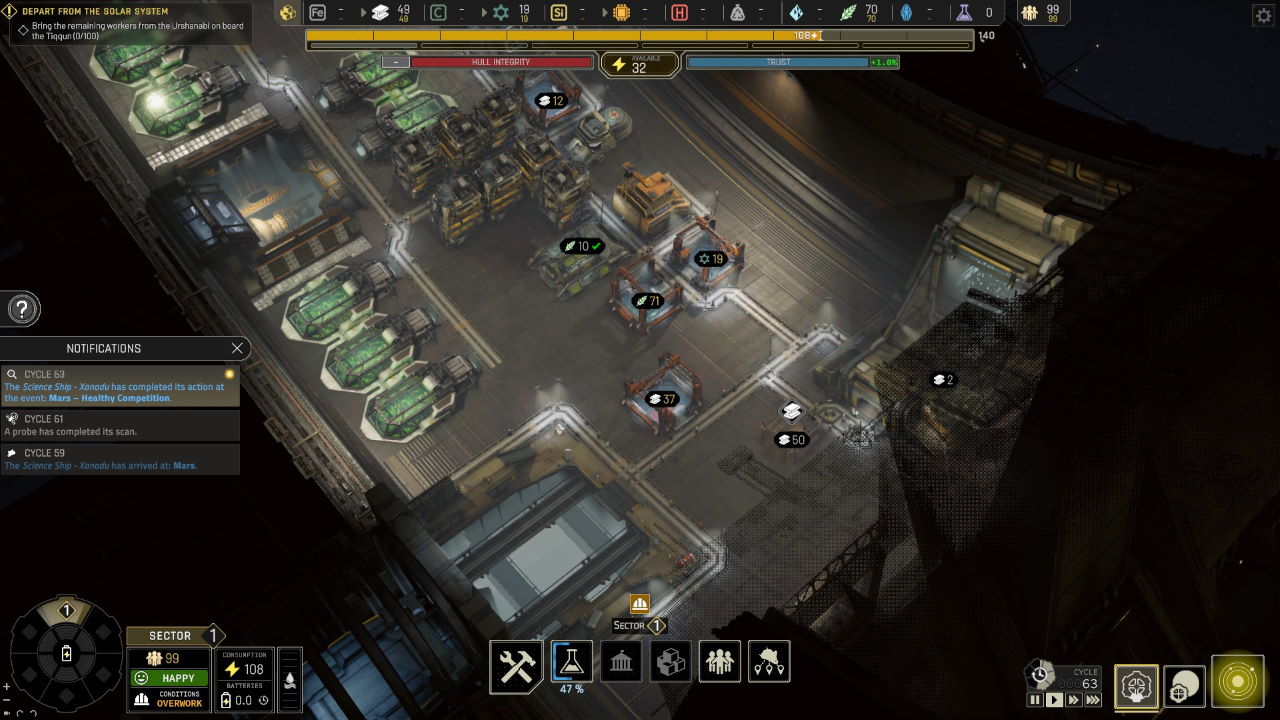Set game speed to triple fast-forward

(1094, 700)
